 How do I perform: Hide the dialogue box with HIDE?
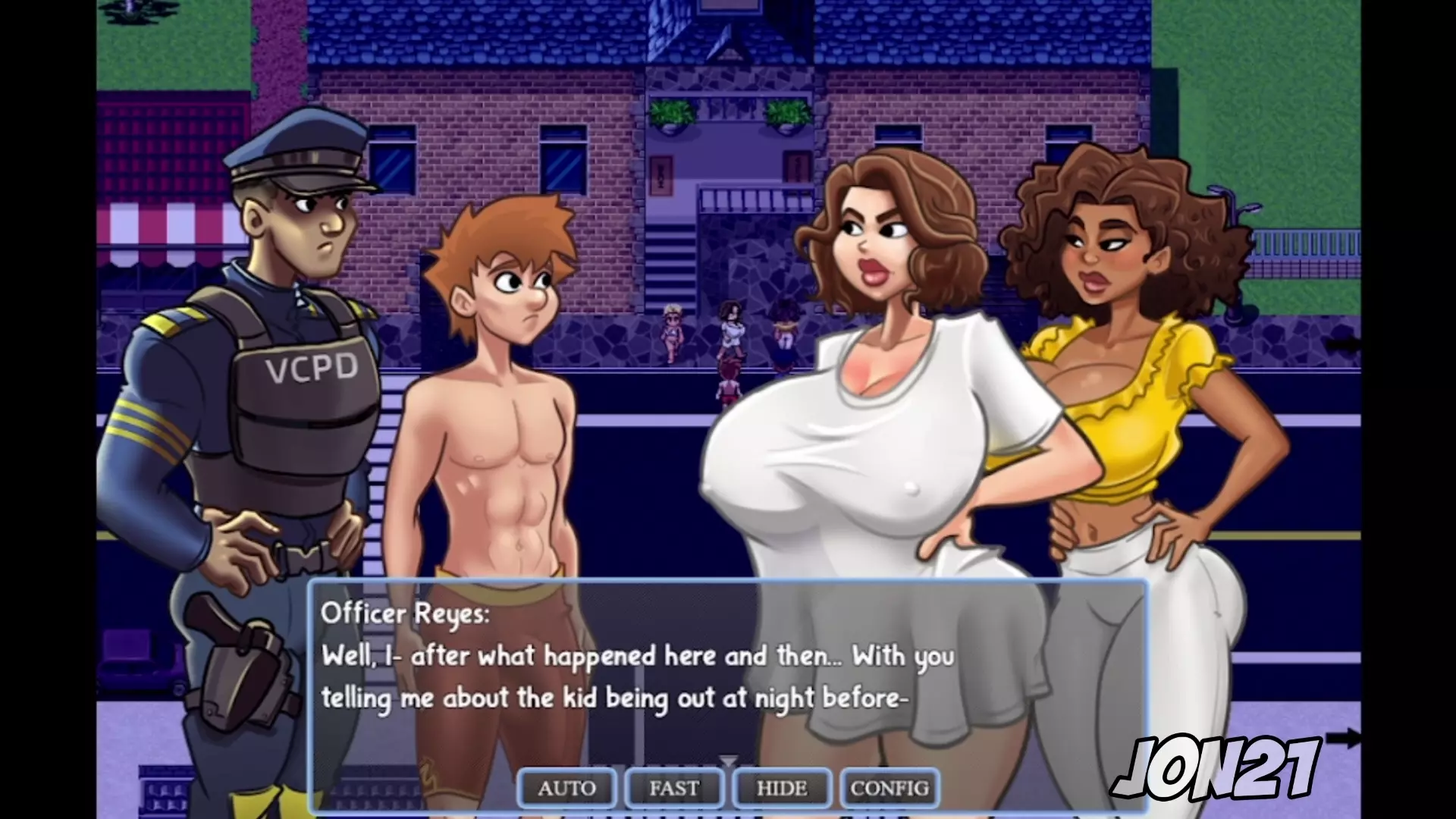(x=782, y=789)
